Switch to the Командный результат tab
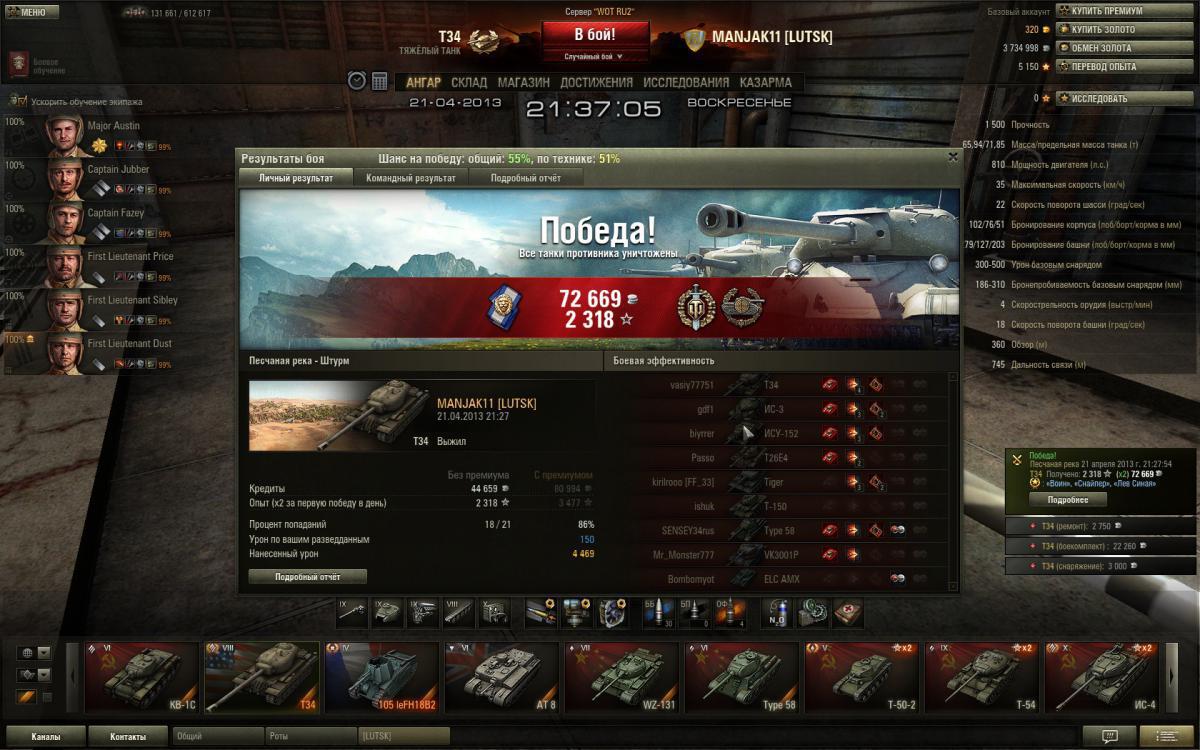The width and height of the screenshot is (1200, 750). tap(410, 178)
